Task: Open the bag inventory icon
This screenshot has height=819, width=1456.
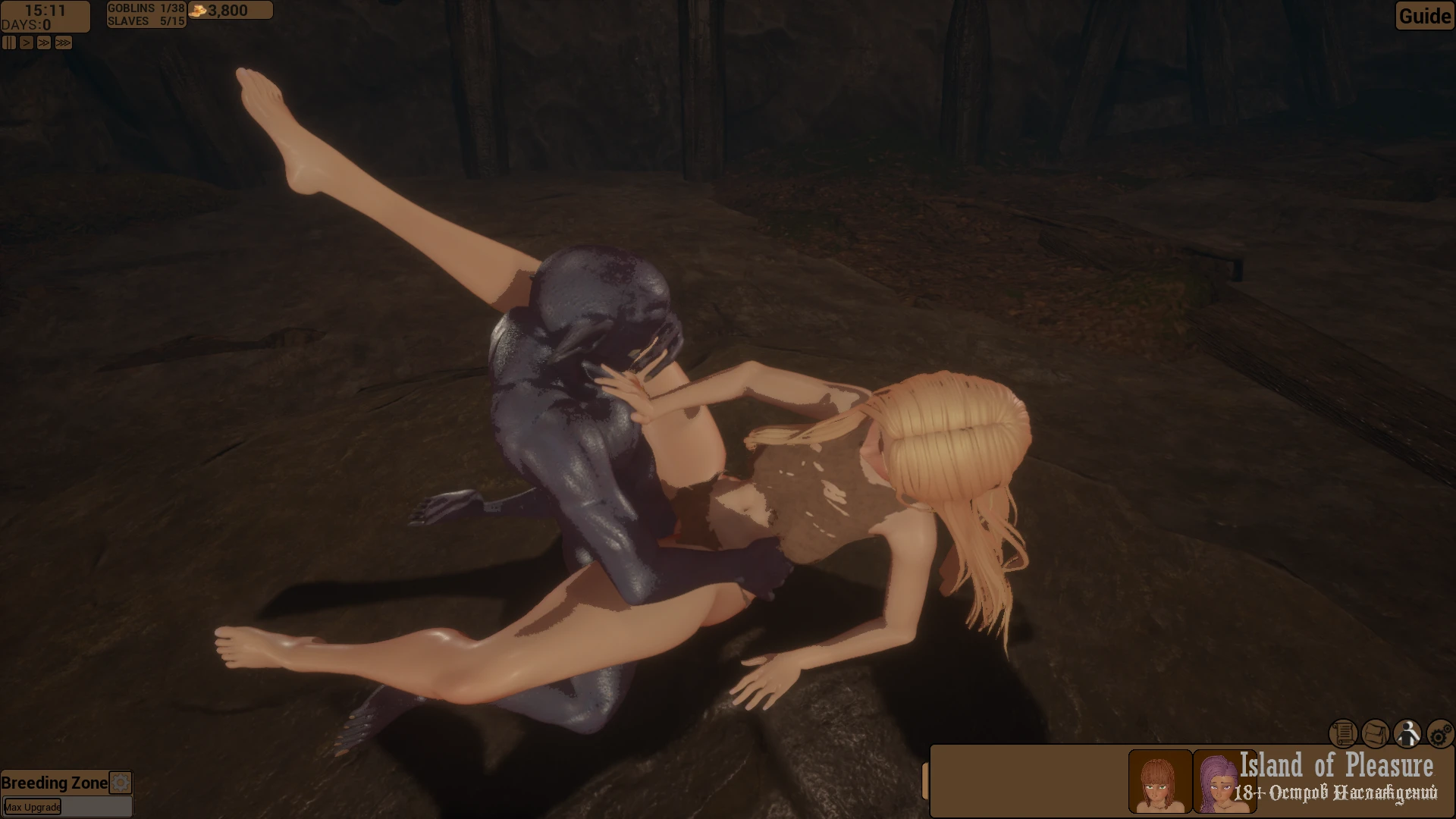Action: (1376, 733)
